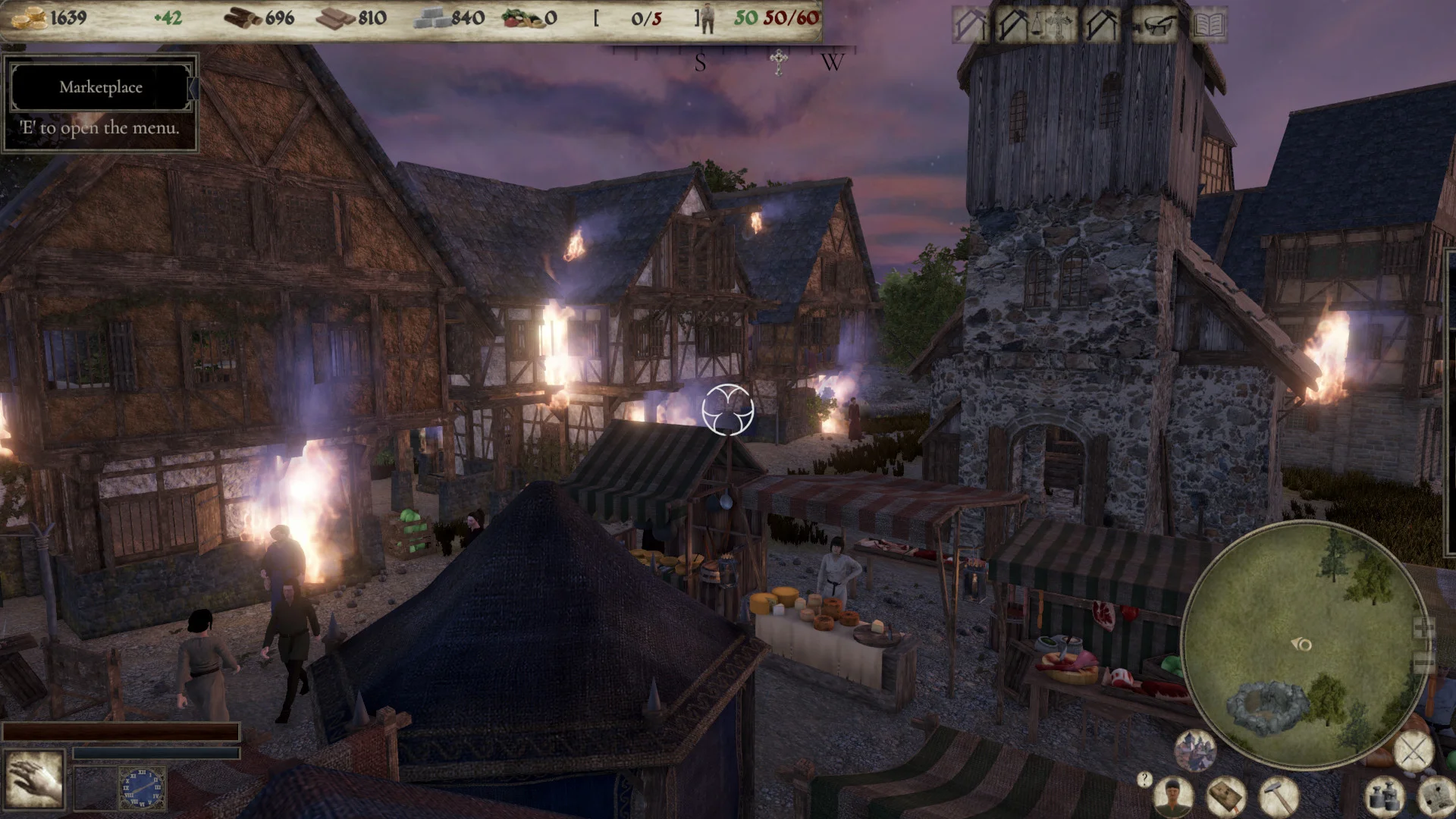1456x819 pixels.
Task: Click the blue roman numeral clock
Action: 142,787
